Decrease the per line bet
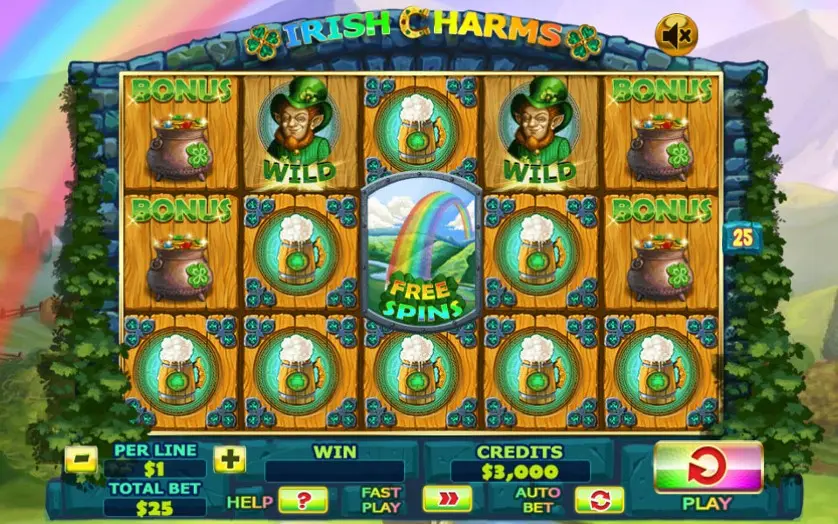 tap(81, 460)
